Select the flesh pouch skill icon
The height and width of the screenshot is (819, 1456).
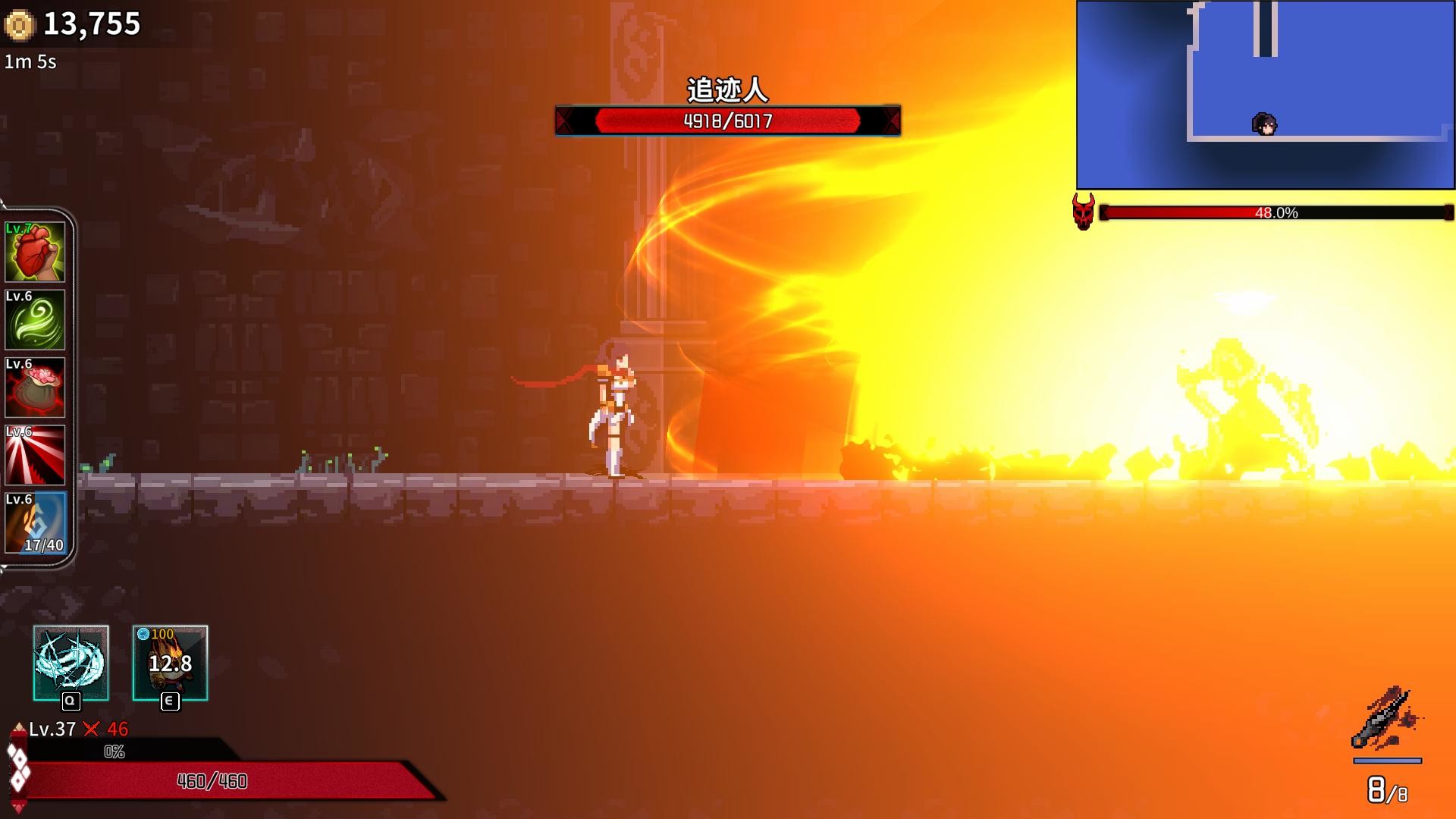35,388
